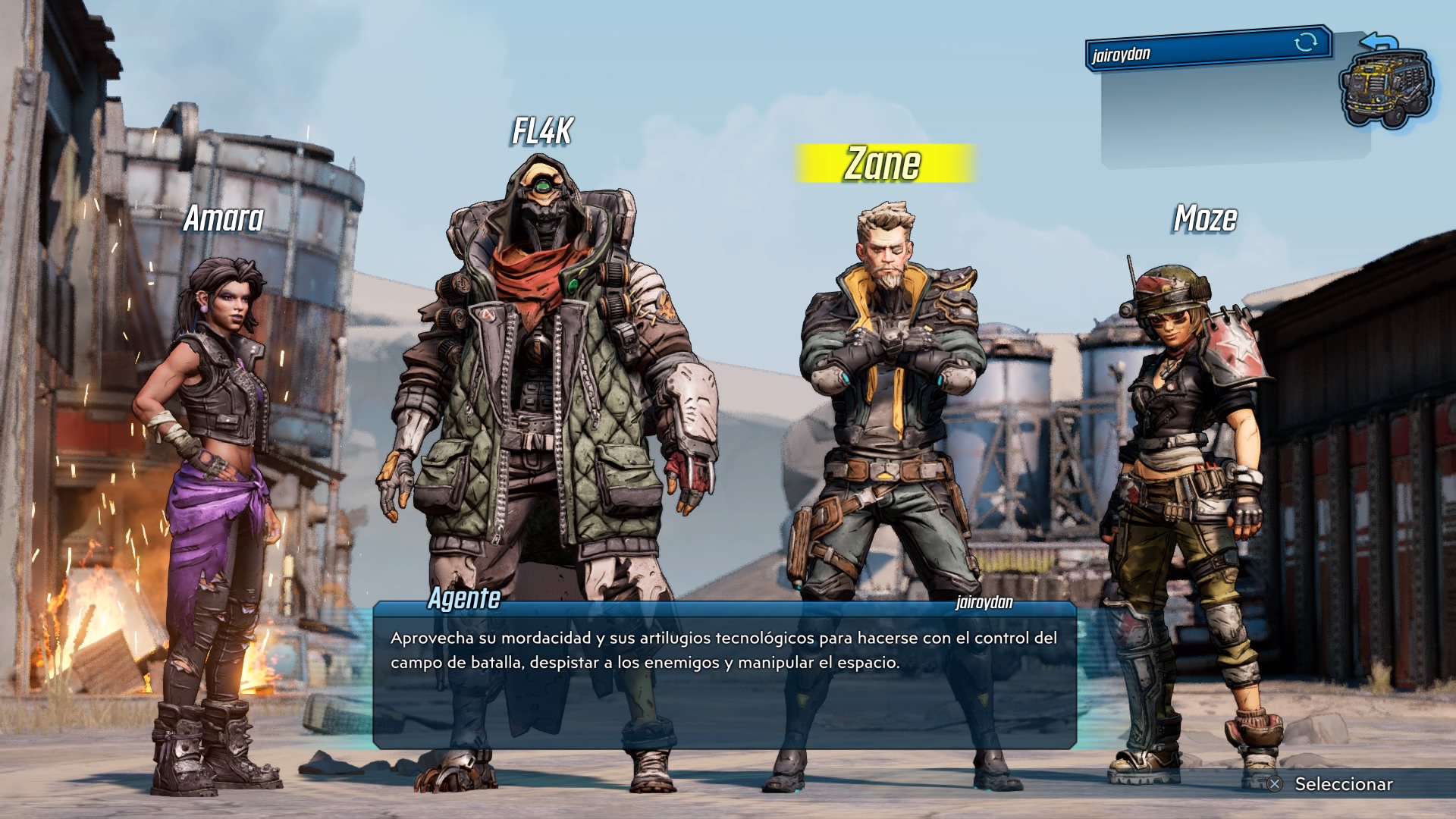Confirm with the Seleccionar button
1456x819 pixels.
click(1332, 784)
